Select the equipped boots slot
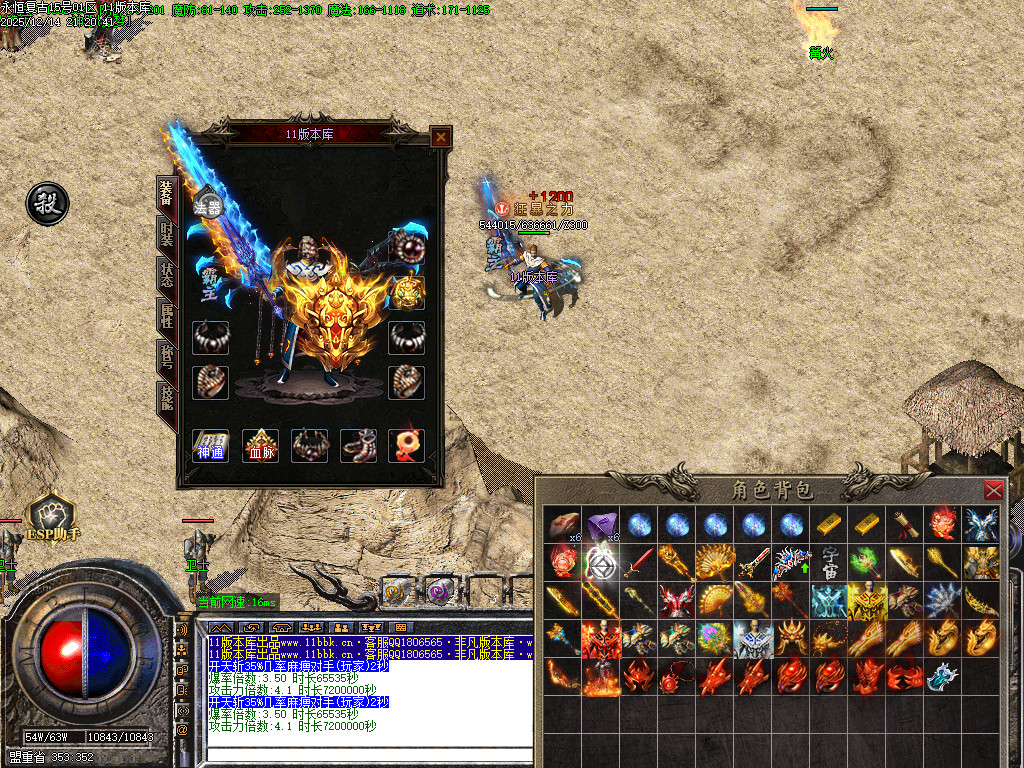This screenshot has width=1024, height=768. coord(358,446)
